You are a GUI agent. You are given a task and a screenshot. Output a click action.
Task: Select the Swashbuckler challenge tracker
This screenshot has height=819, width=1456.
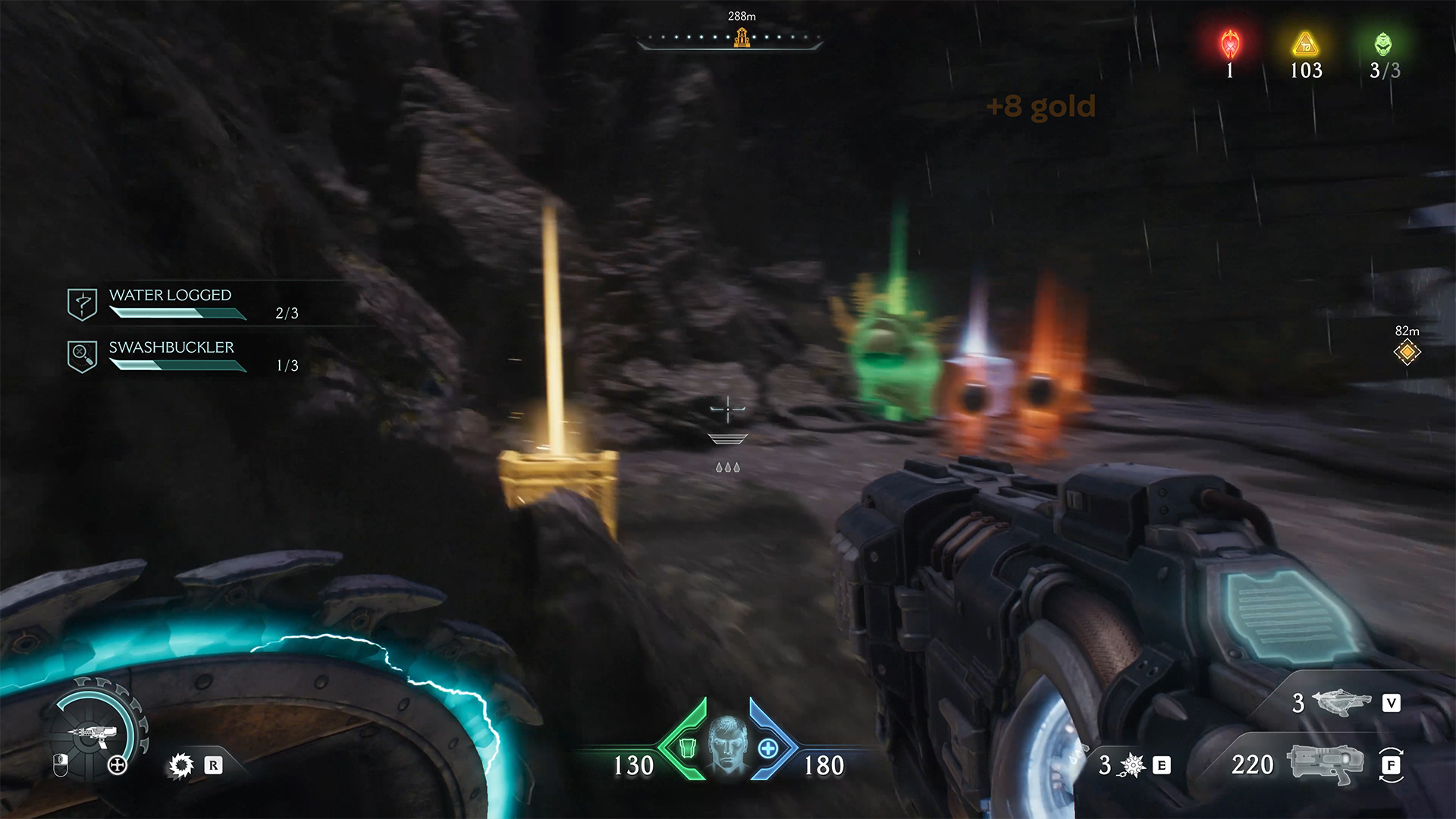171,356
